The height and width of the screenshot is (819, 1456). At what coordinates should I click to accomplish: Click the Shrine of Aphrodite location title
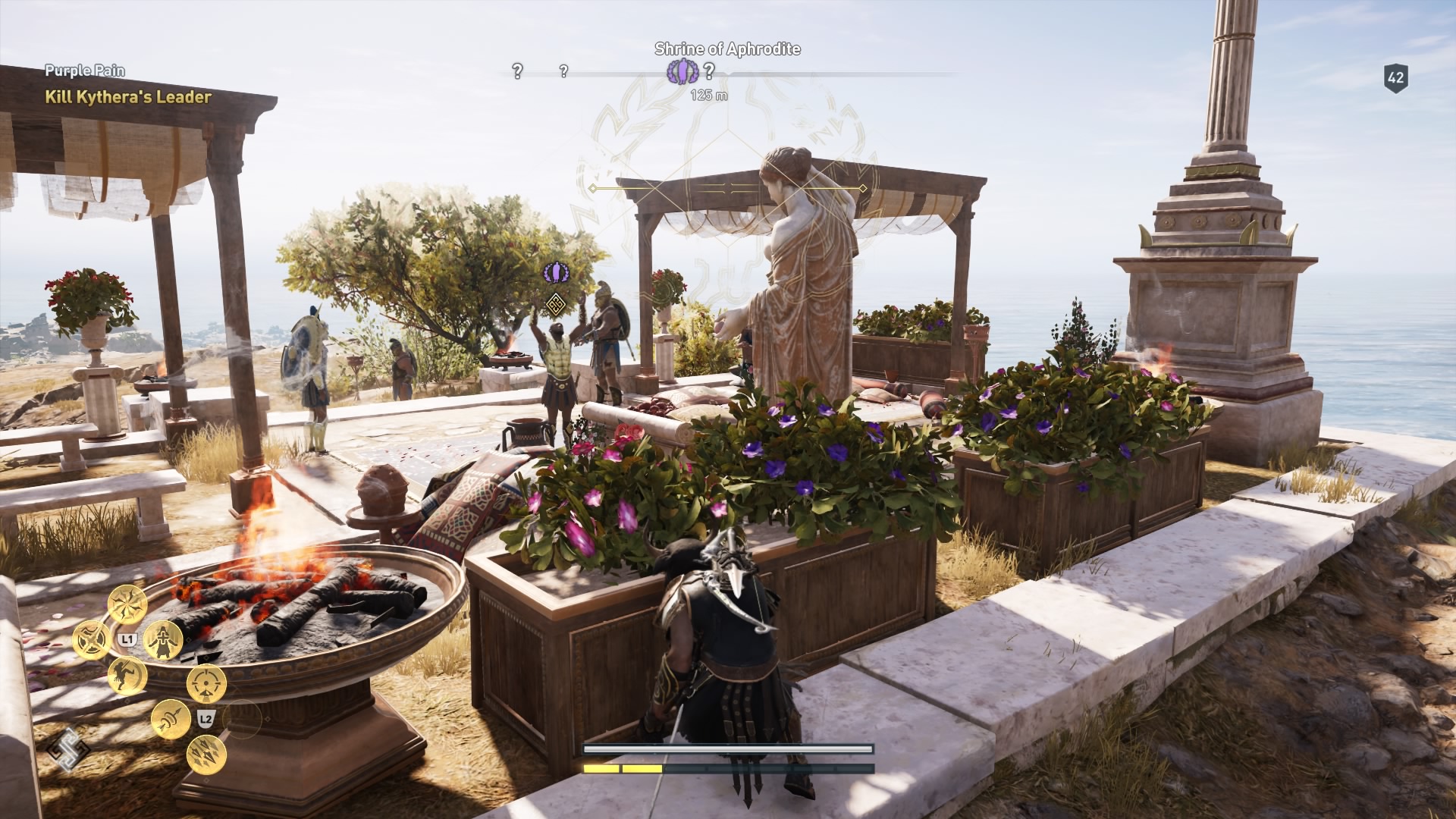726,48
